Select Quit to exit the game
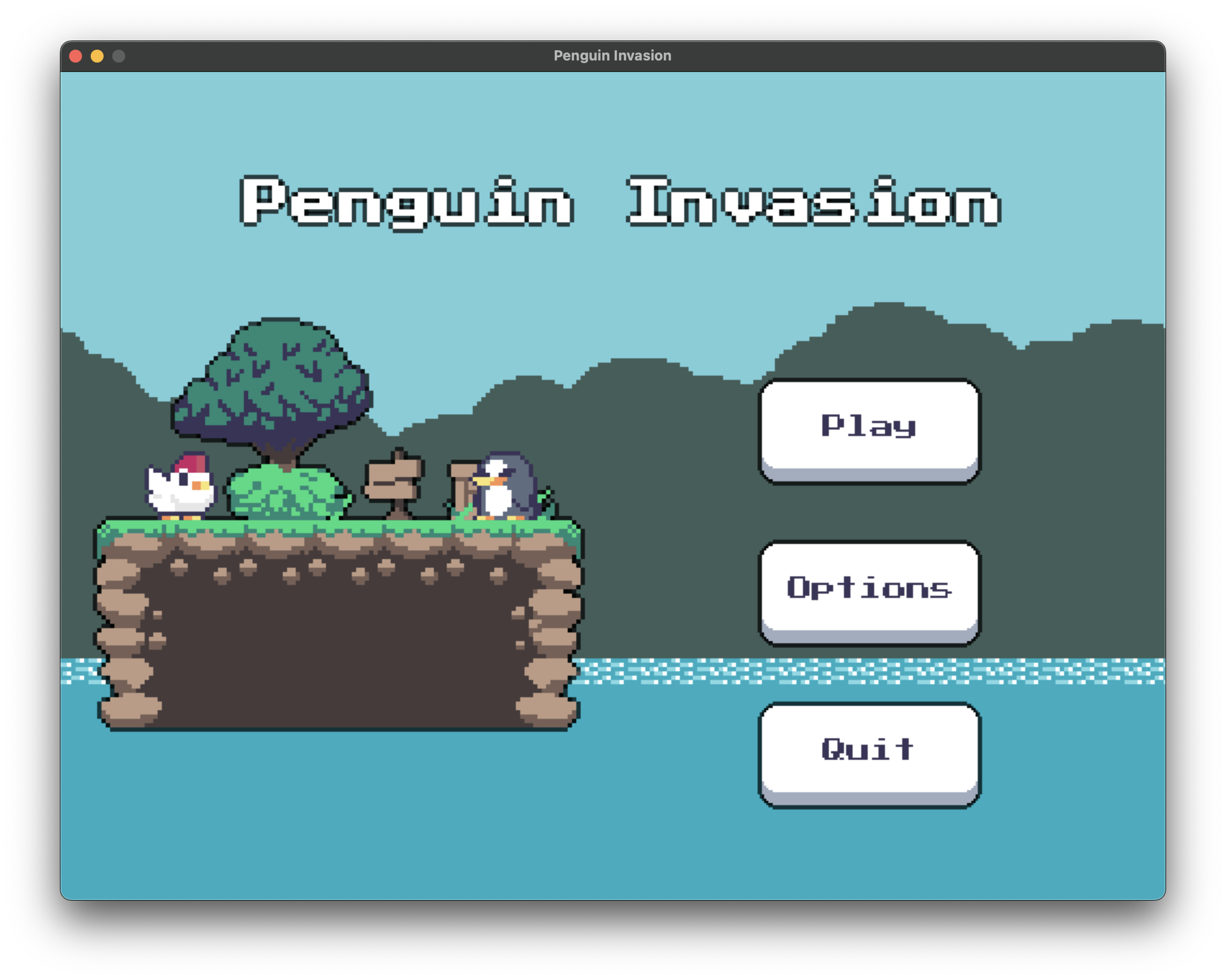This screenshot has width=1226, height=980. 870,750
